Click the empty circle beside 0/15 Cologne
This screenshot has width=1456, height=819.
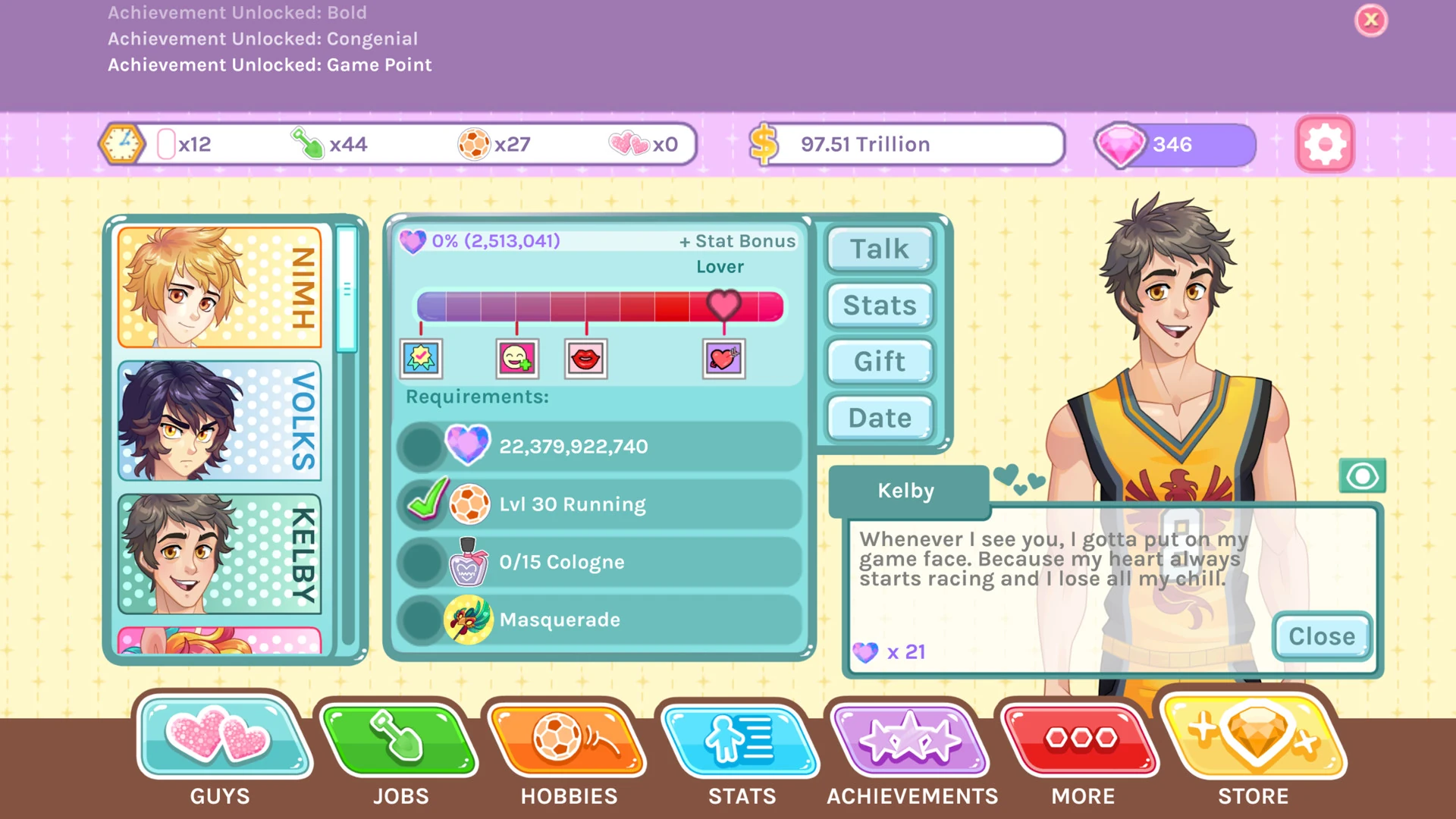[422, 562]
